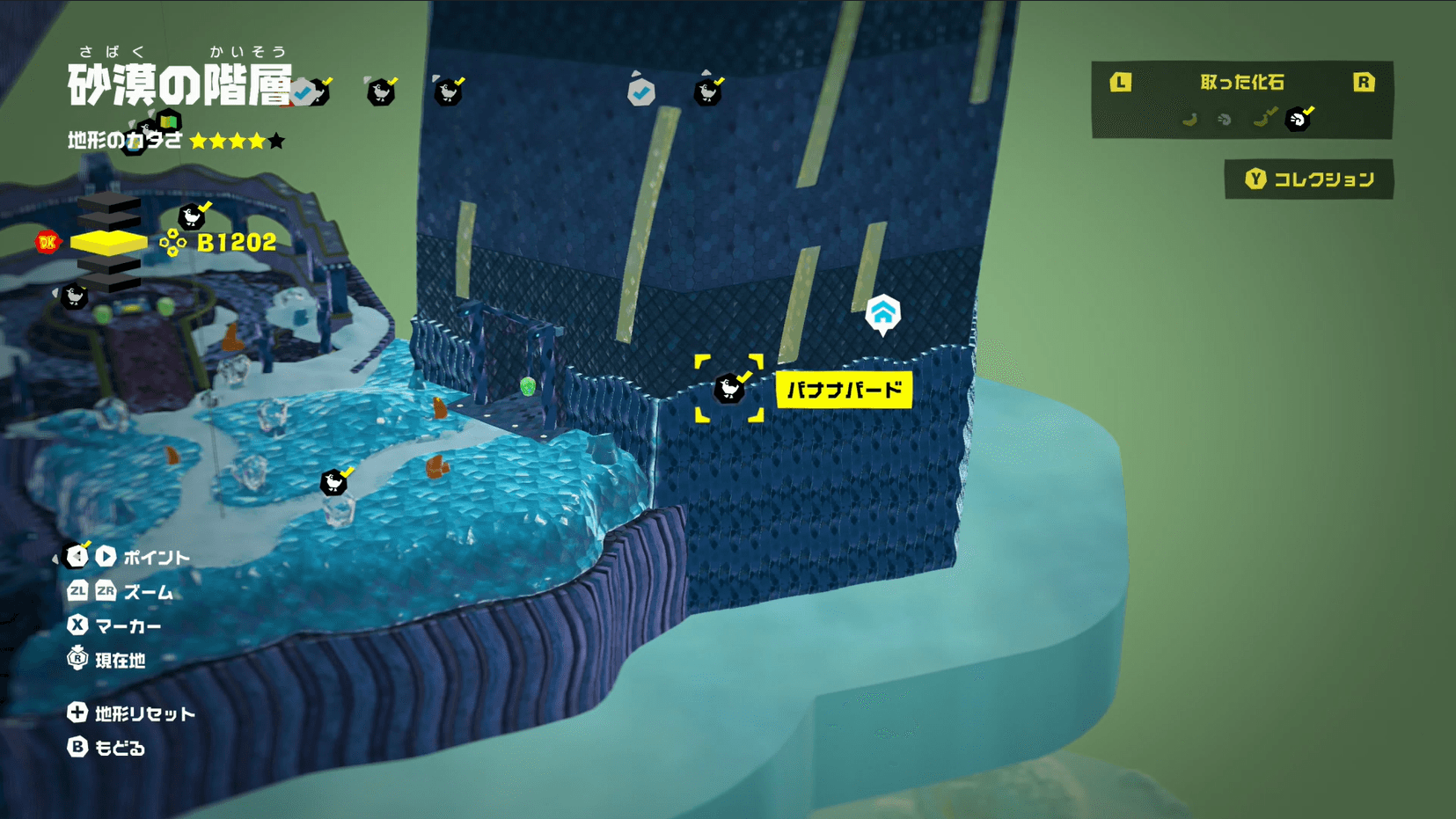The height and width of the screenshot is (819, 1456).
Task: Choose the banana bird marker on the ice field
Action: (x=334, y=481)
